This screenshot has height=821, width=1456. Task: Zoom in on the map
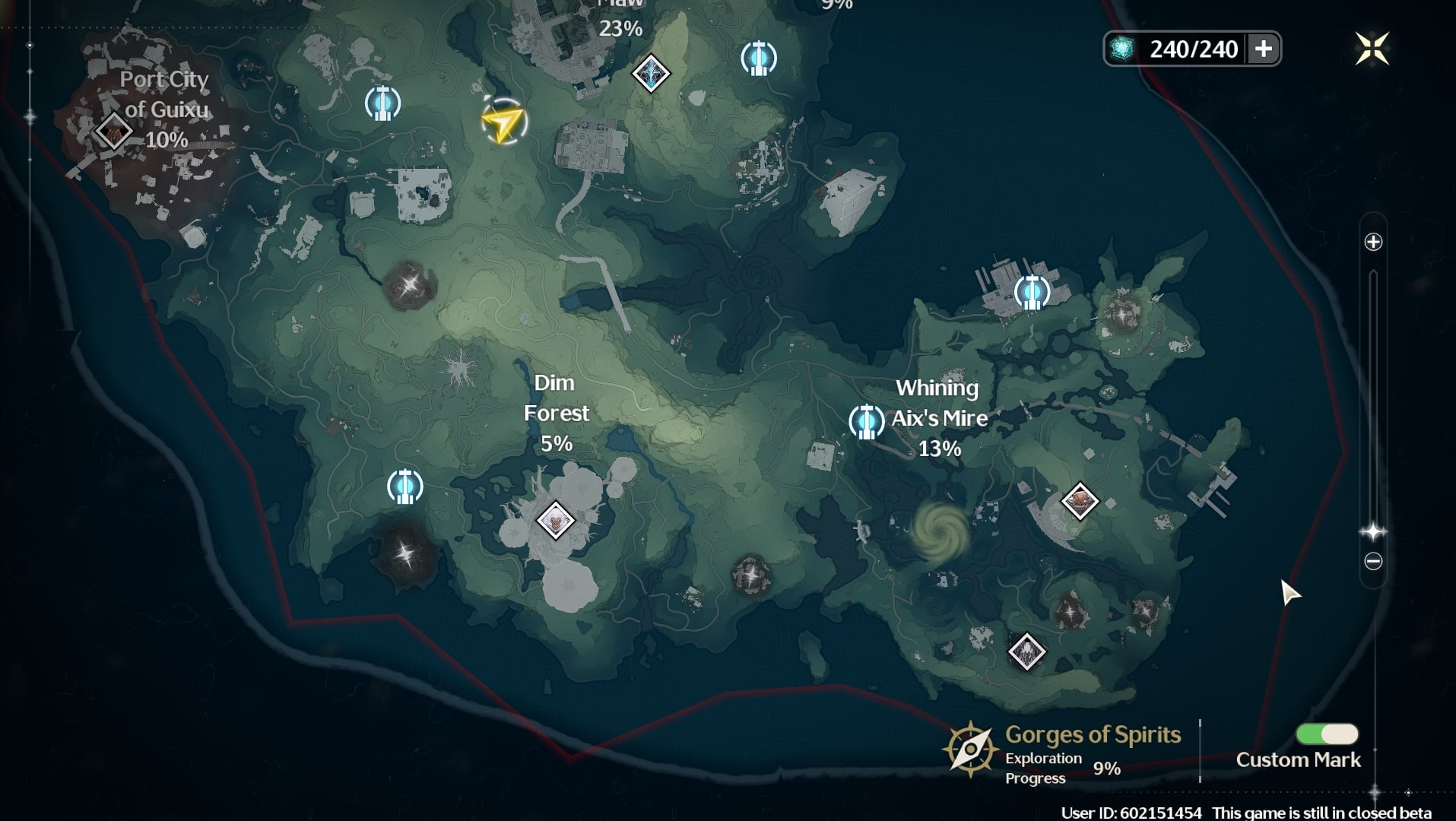coord(1373,242)
